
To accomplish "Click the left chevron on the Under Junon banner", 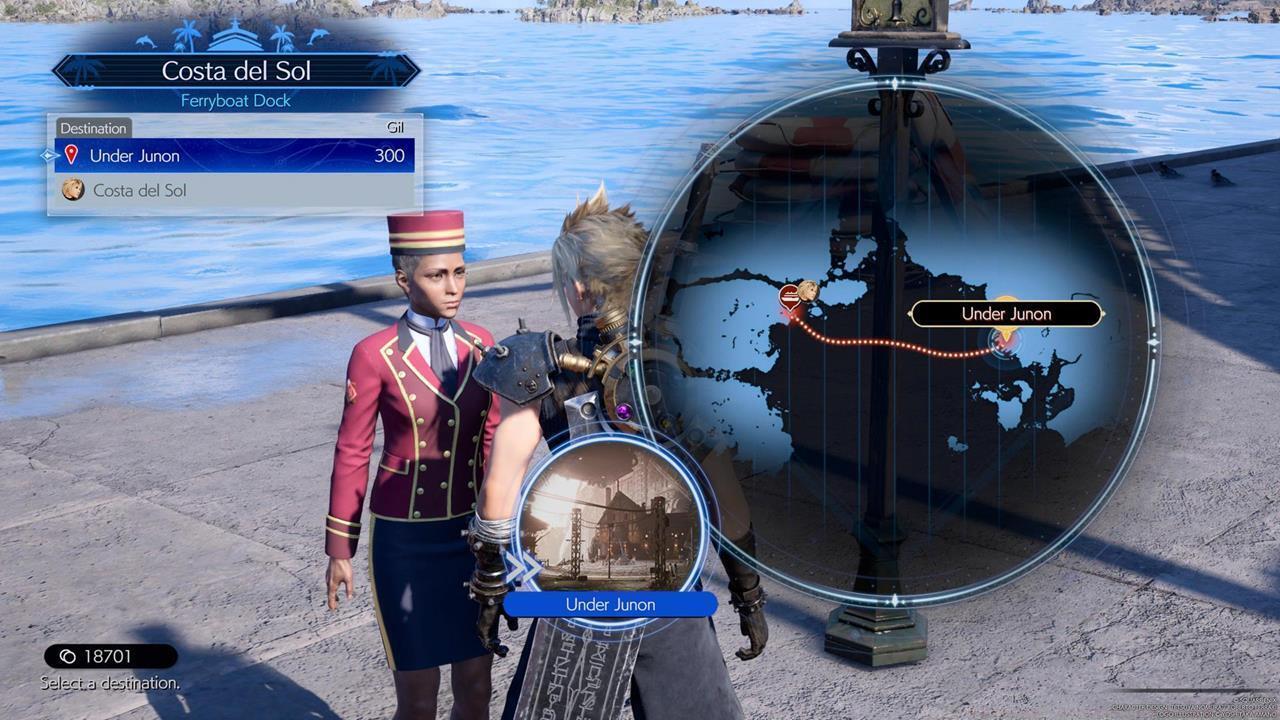I will tap(910, 313).
